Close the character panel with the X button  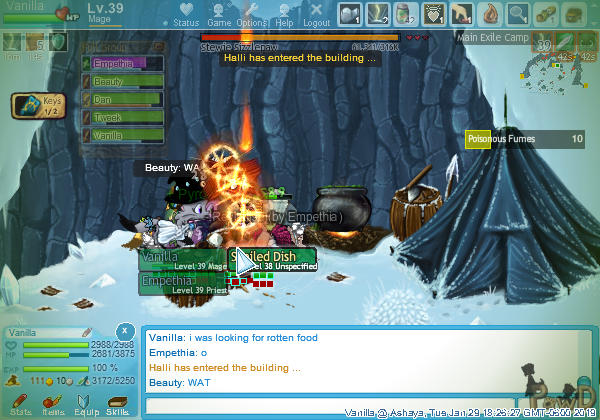(x=123, y=330)
